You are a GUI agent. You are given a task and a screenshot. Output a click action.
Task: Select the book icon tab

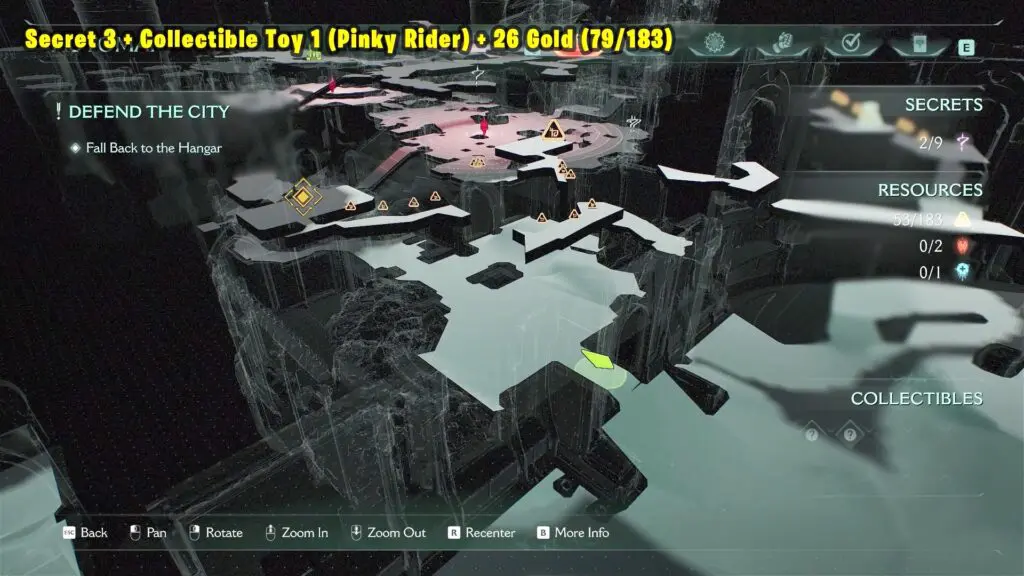(921, 44)
